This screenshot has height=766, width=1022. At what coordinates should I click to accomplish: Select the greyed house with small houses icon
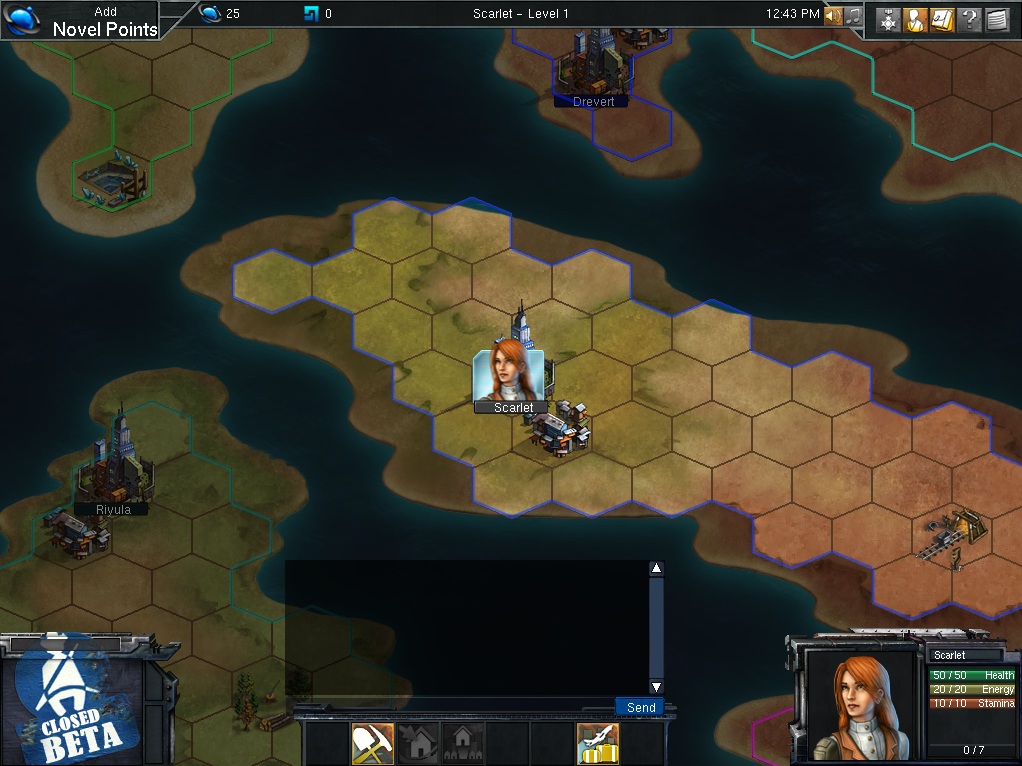pos(462,743)
